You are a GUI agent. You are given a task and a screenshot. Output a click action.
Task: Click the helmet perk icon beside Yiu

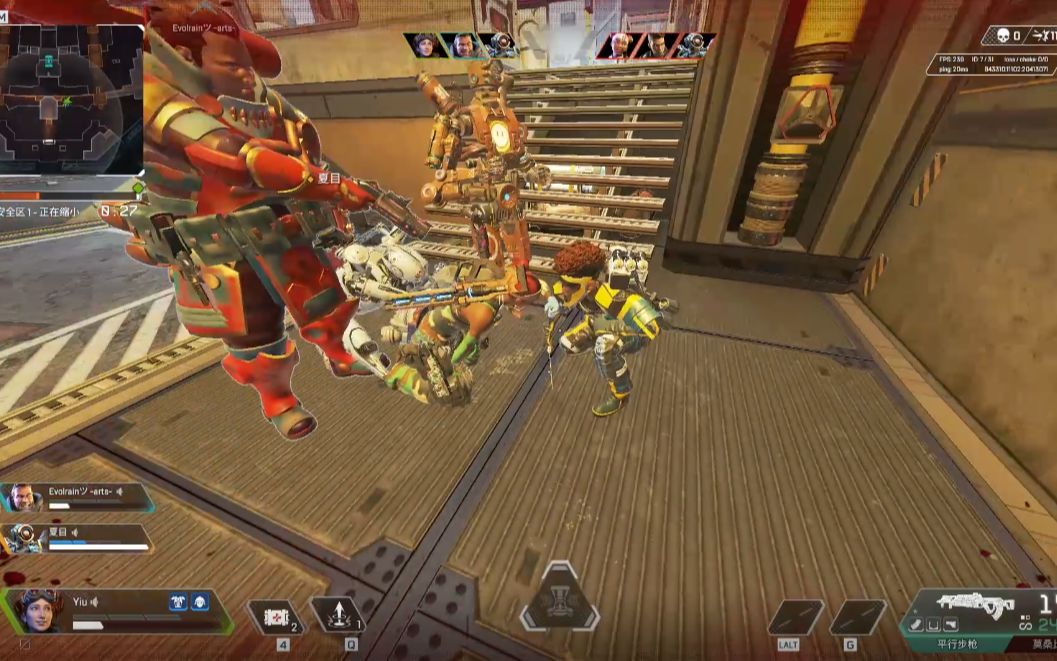pyautogui.click(x=200, y=601)
